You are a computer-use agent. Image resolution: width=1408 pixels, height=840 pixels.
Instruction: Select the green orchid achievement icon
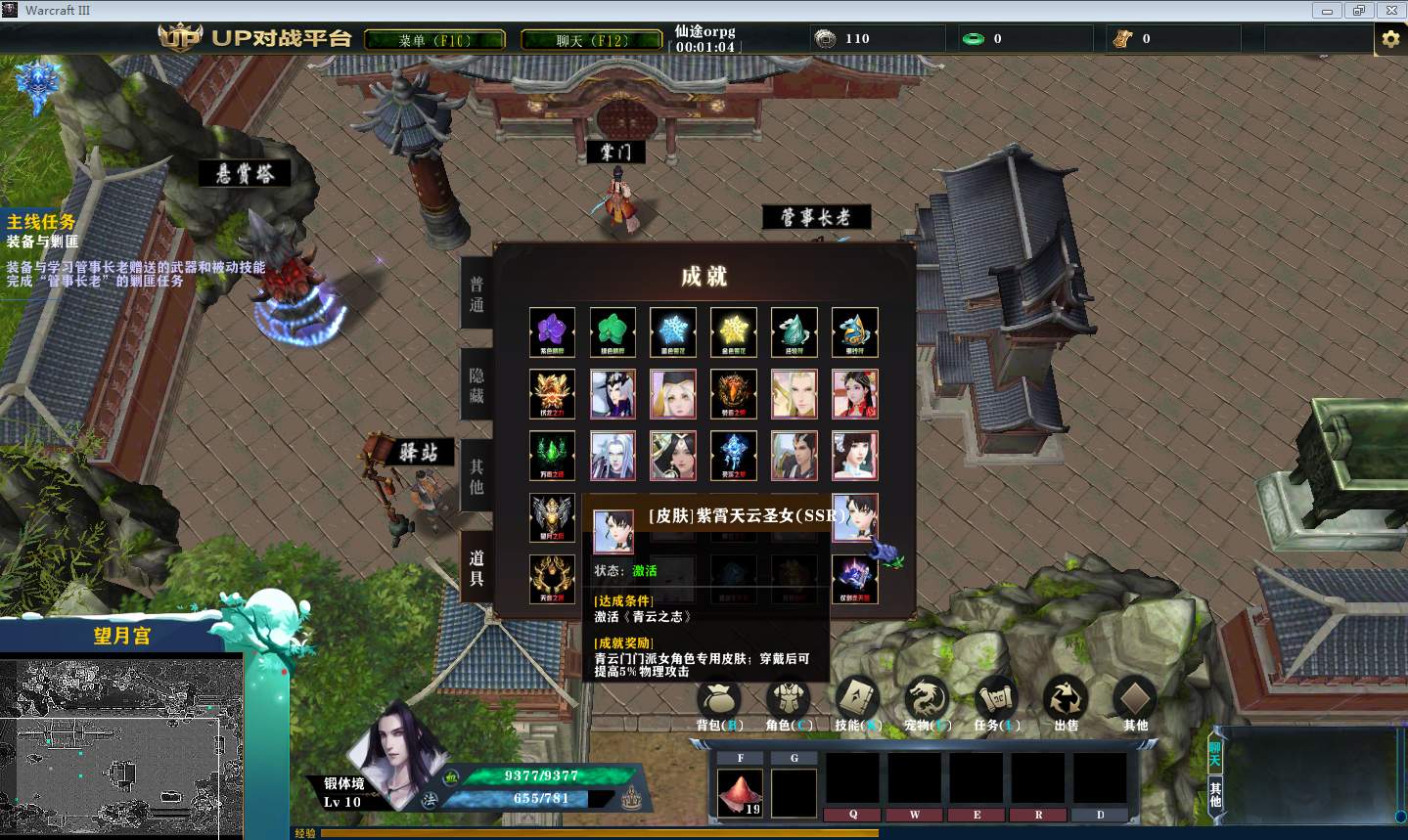click(x=613, y=332)
